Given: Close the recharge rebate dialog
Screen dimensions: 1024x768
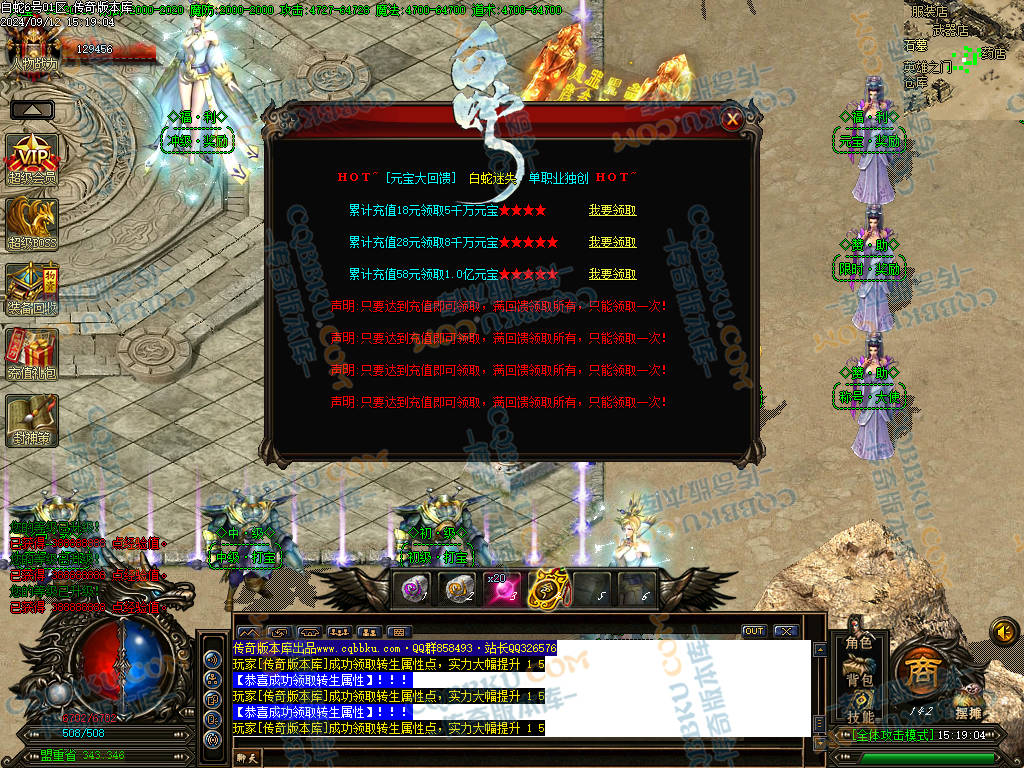Looking at the screenshot, I should click(x=733, y=120).
